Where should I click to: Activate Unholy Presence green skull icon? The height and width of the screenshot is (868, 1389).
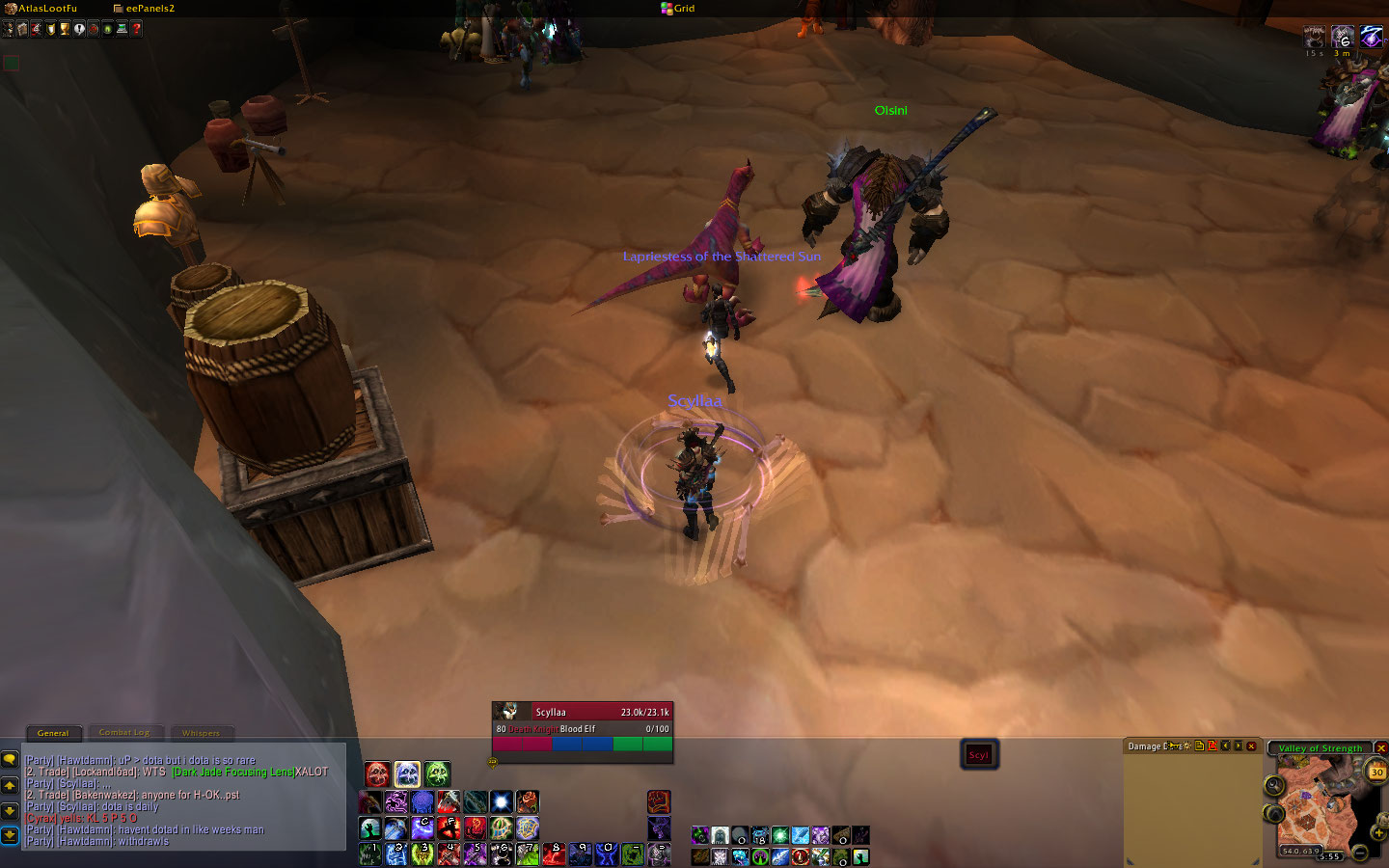click(437, 773)
